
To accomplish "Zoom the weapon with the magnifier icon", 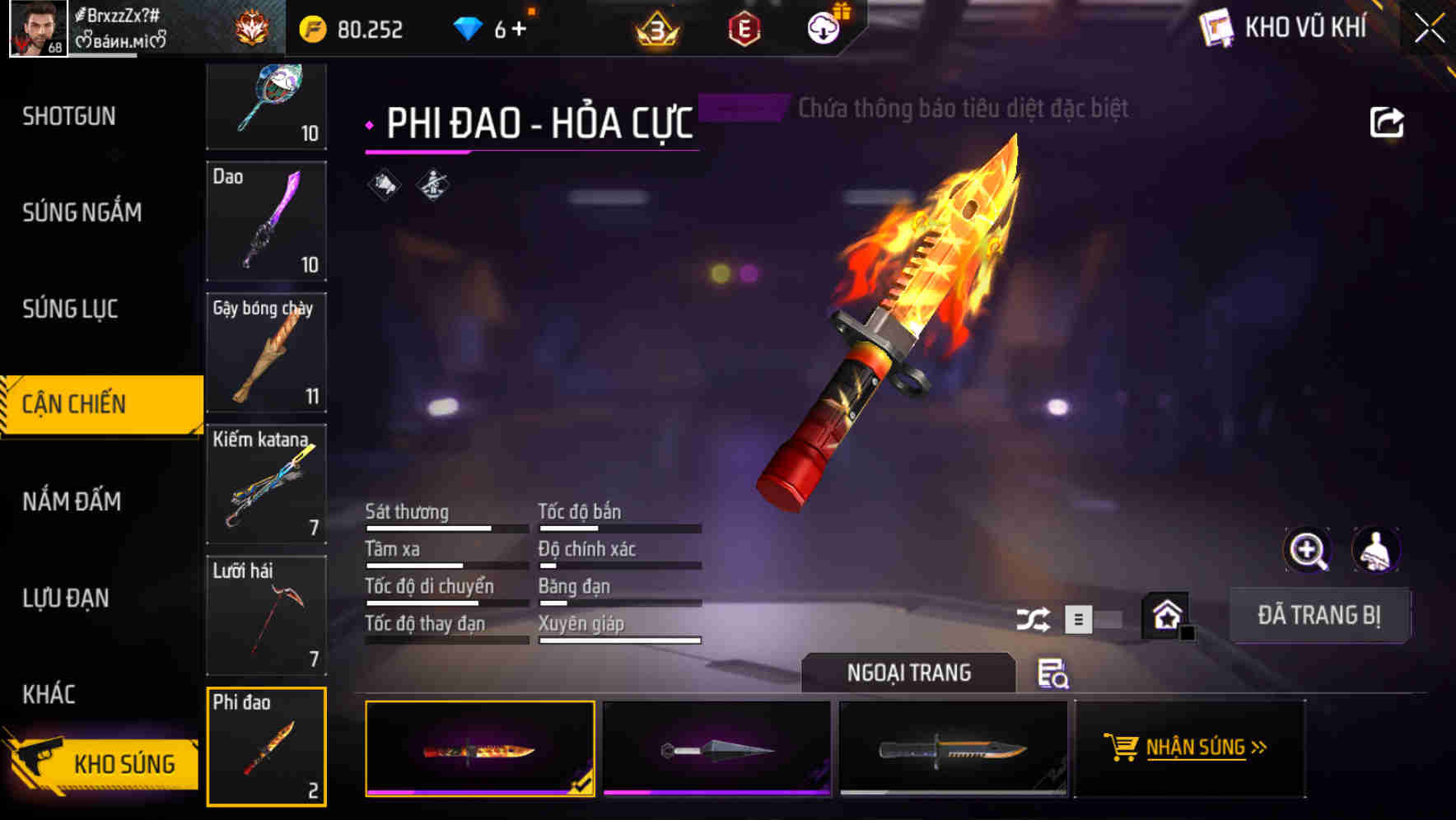I will click(x=1308, y=550).
